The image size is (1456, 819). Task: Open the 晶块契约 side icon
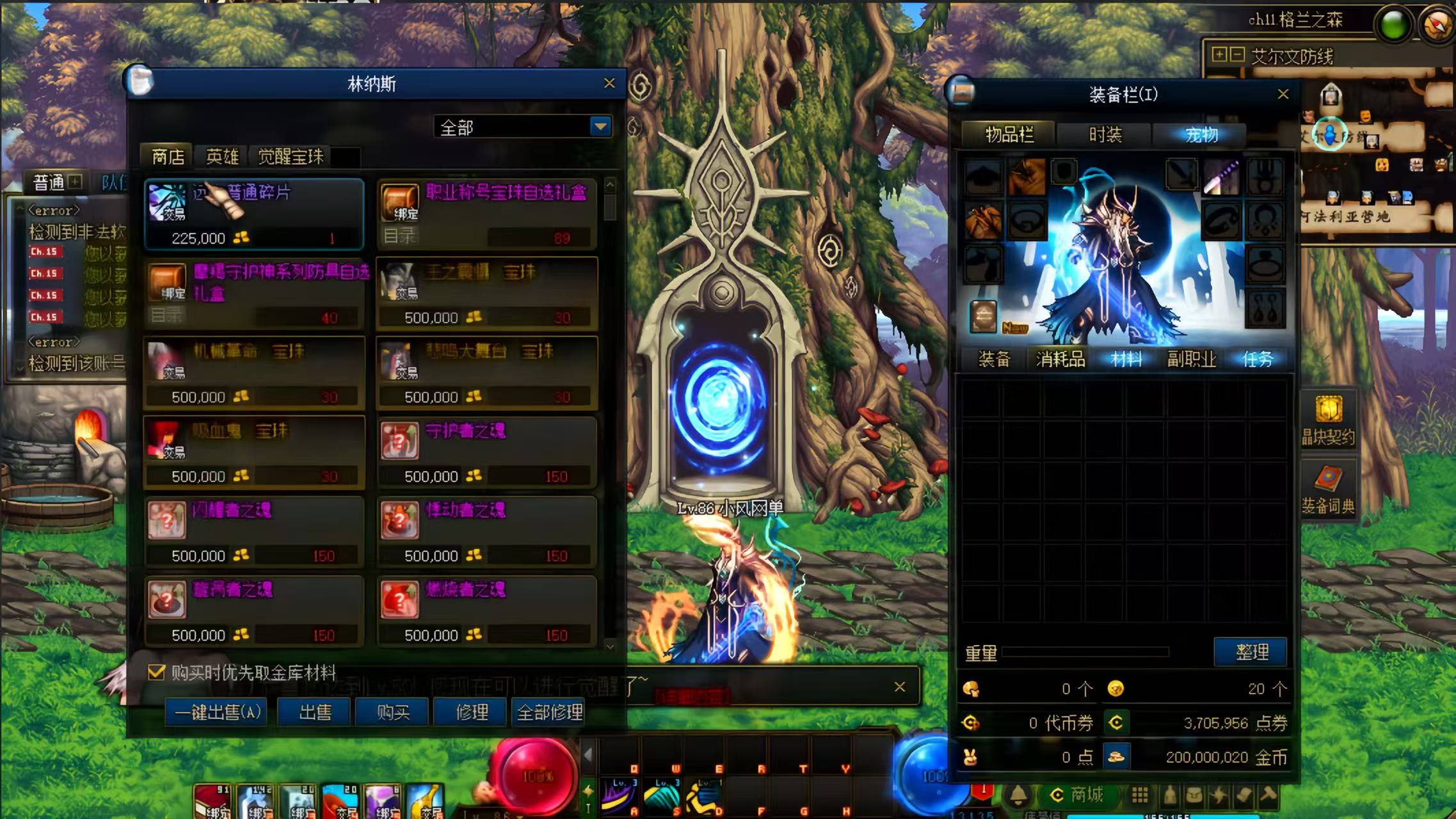[1328, 419]
